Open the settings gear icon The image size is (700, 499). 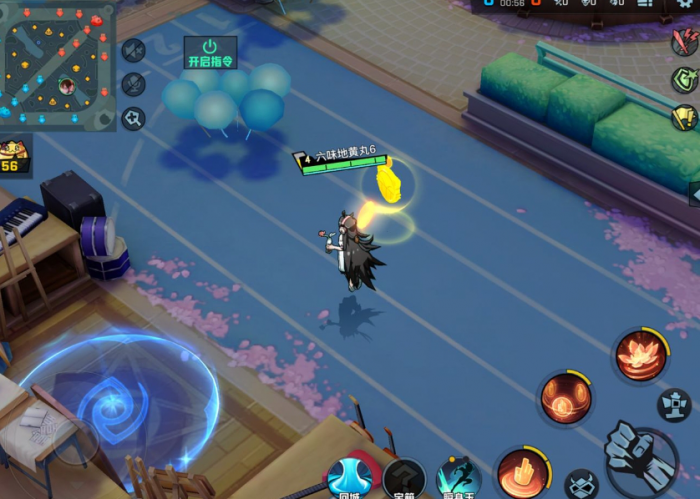(x=685, y=4)
